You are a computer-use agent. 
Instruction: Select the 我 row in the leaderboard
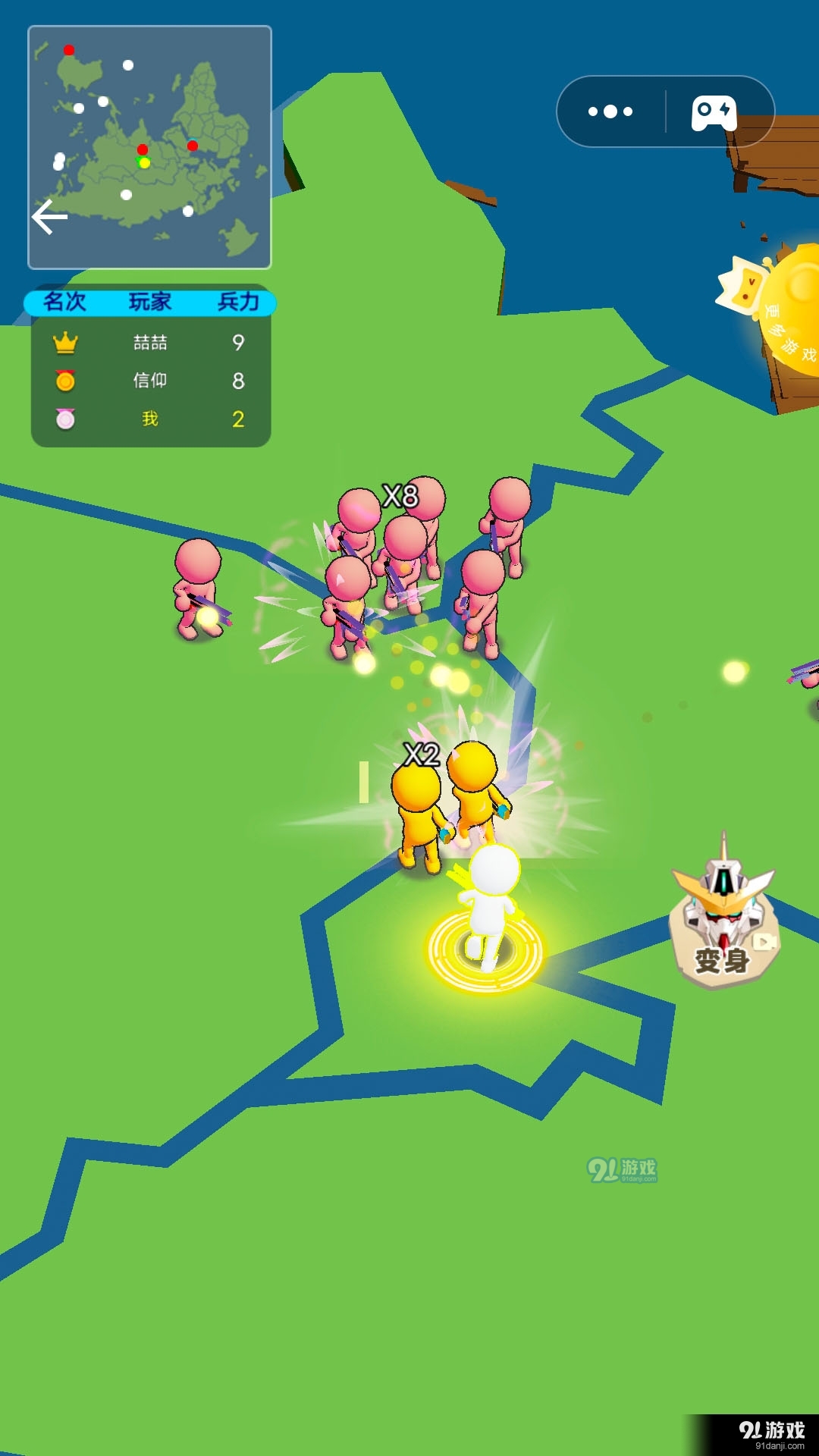pos(150,419)
